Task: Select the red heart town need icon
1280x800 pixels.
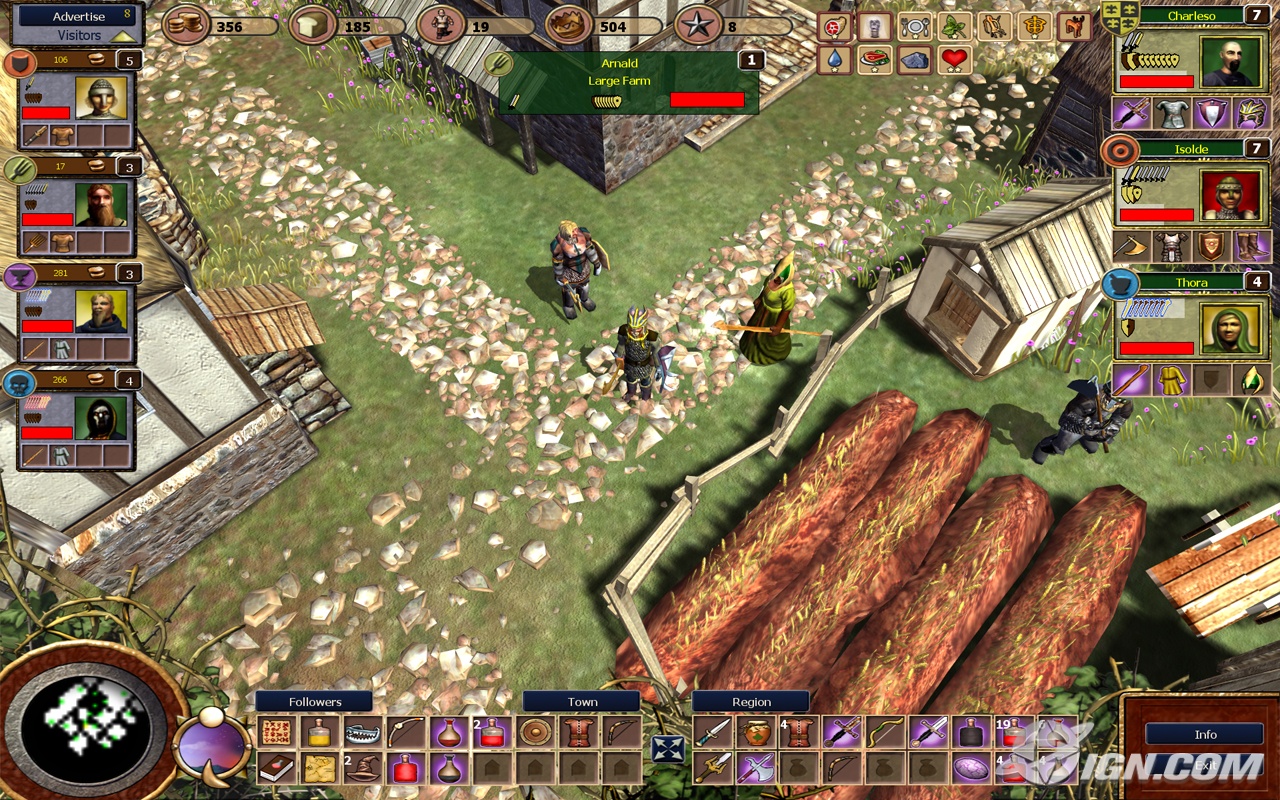Action: [955, 60]
